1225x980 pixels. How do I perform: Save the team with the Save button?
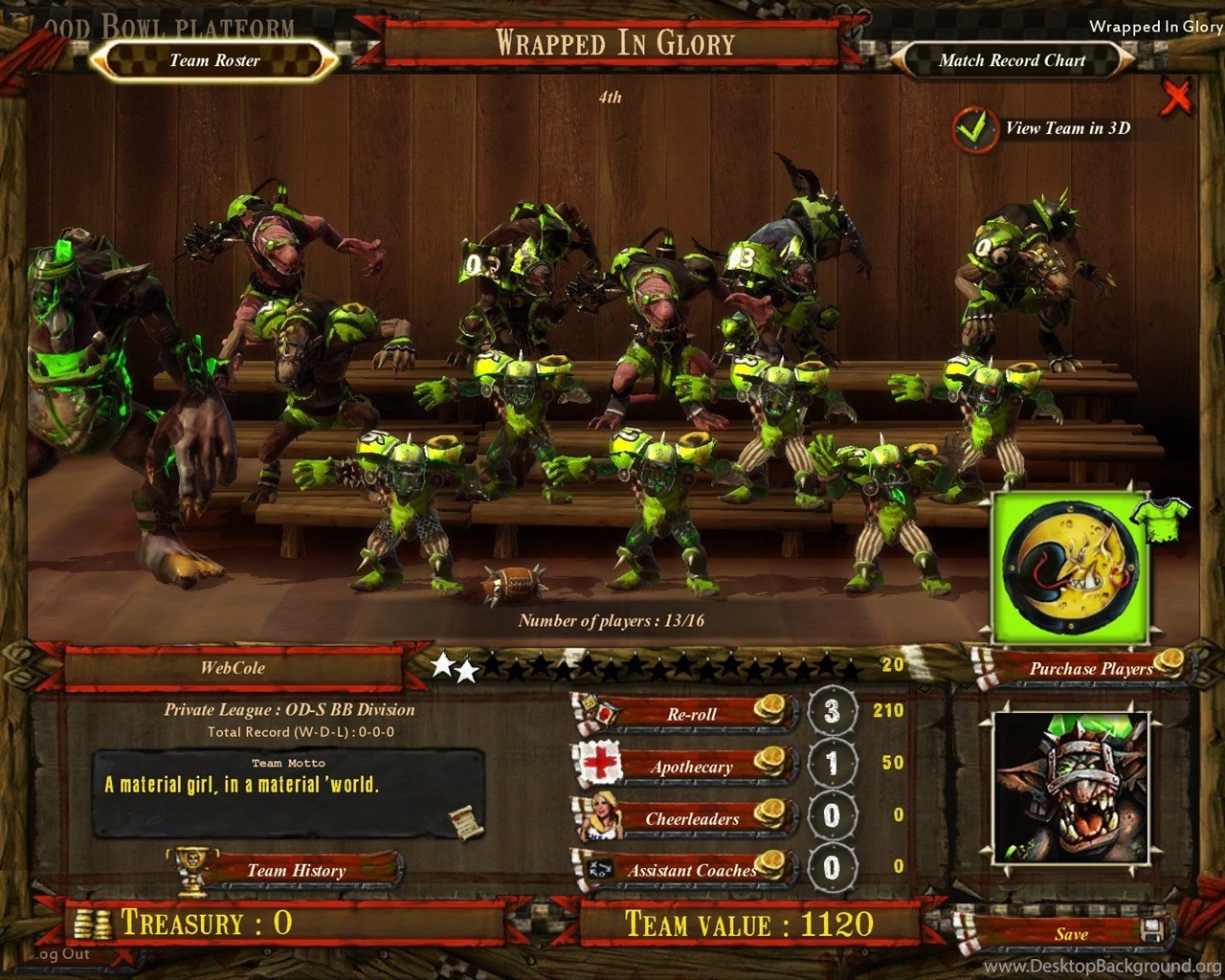[1071, 934]
